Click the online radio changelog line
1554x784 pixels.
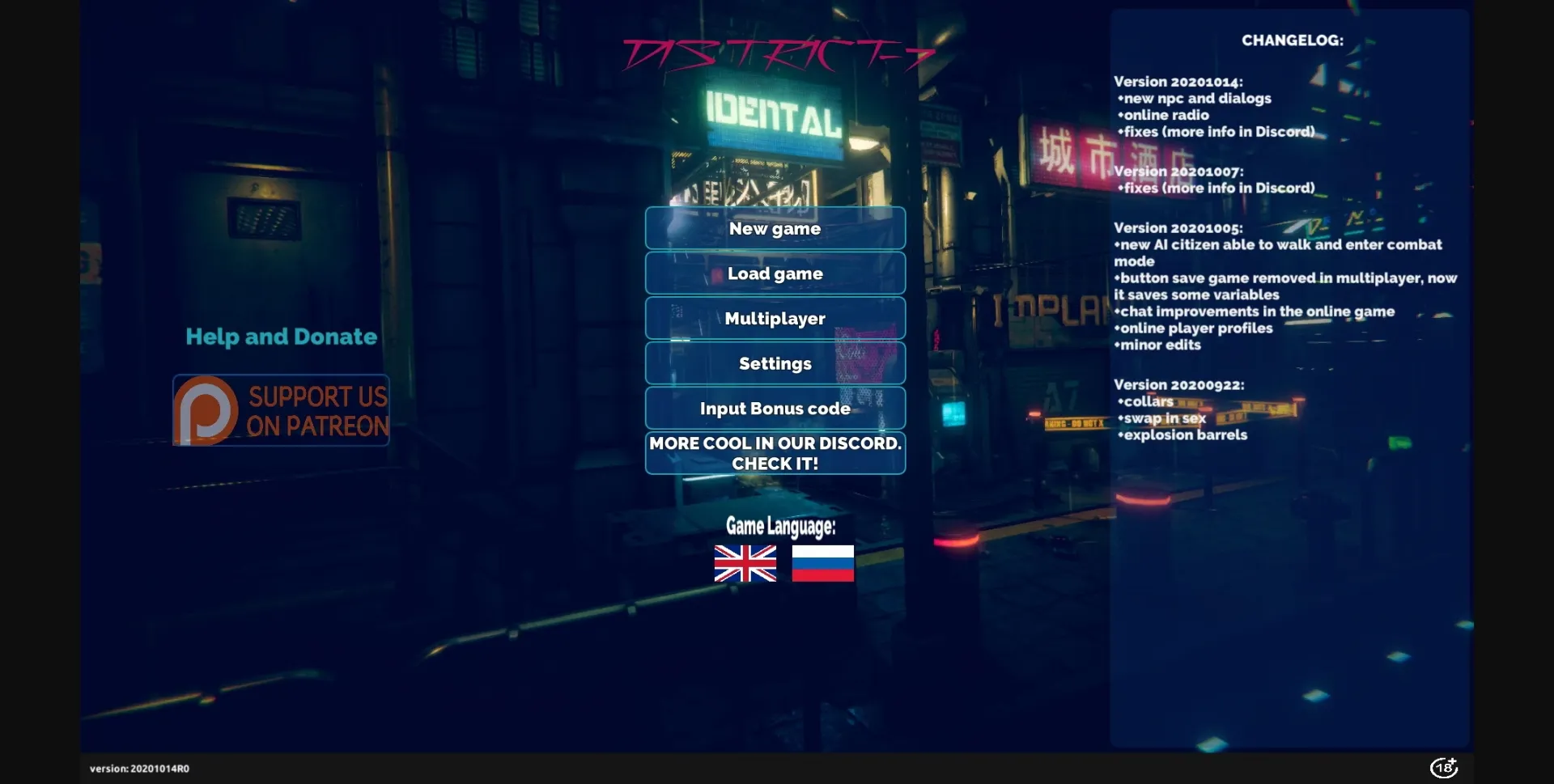coord(1164,114)
